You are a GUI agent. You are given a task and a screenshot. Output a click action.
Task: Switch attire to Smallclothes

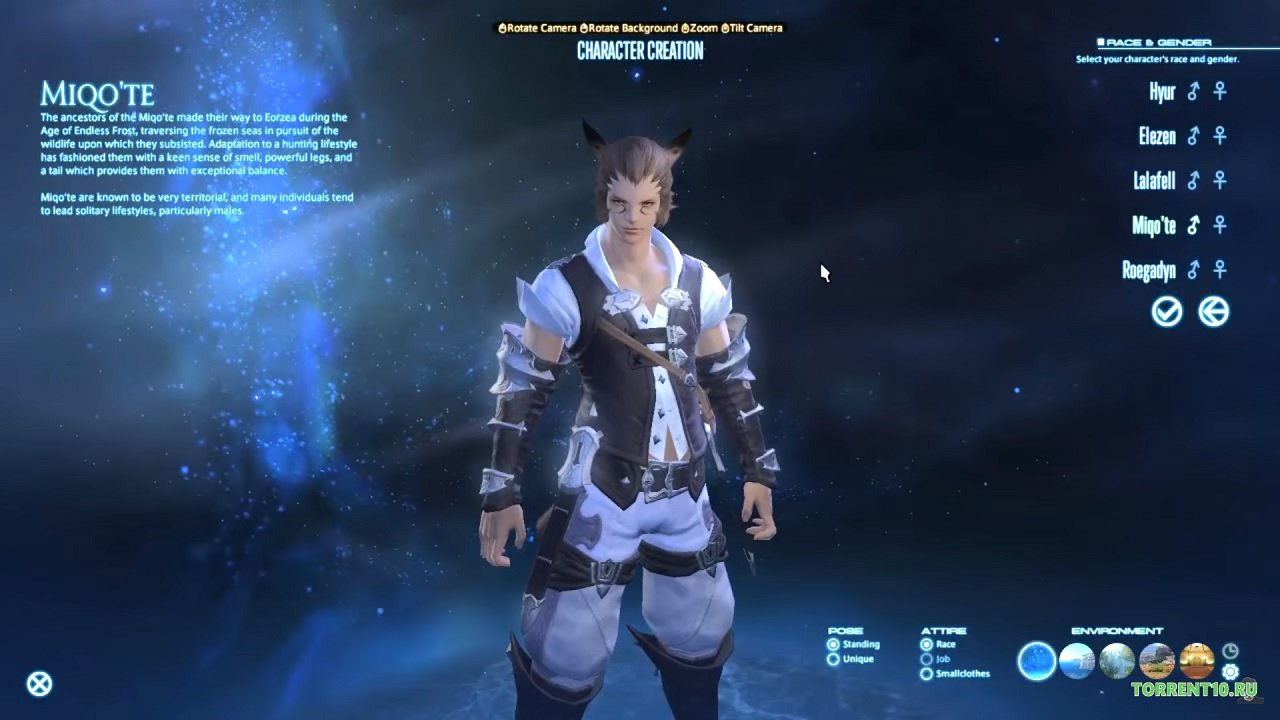pos(927,674)
